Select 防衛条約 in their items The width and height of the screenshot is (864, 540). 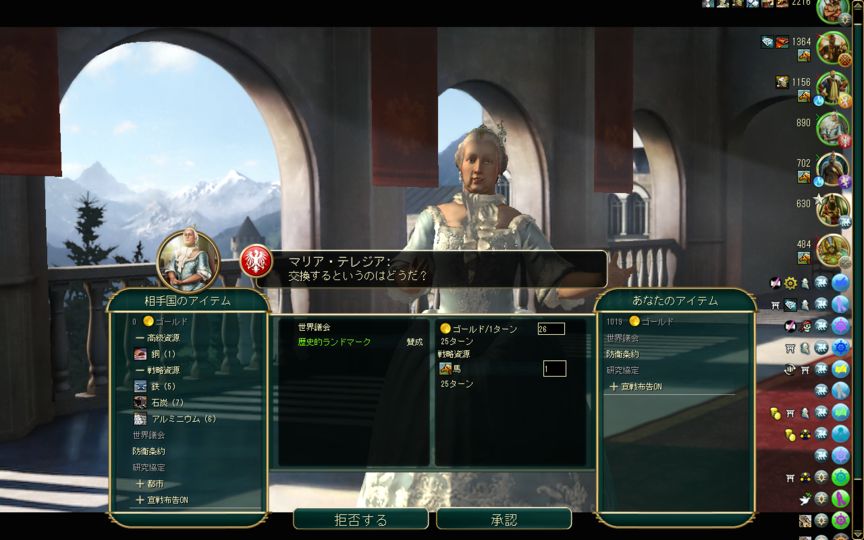click(x=148, y=451)
